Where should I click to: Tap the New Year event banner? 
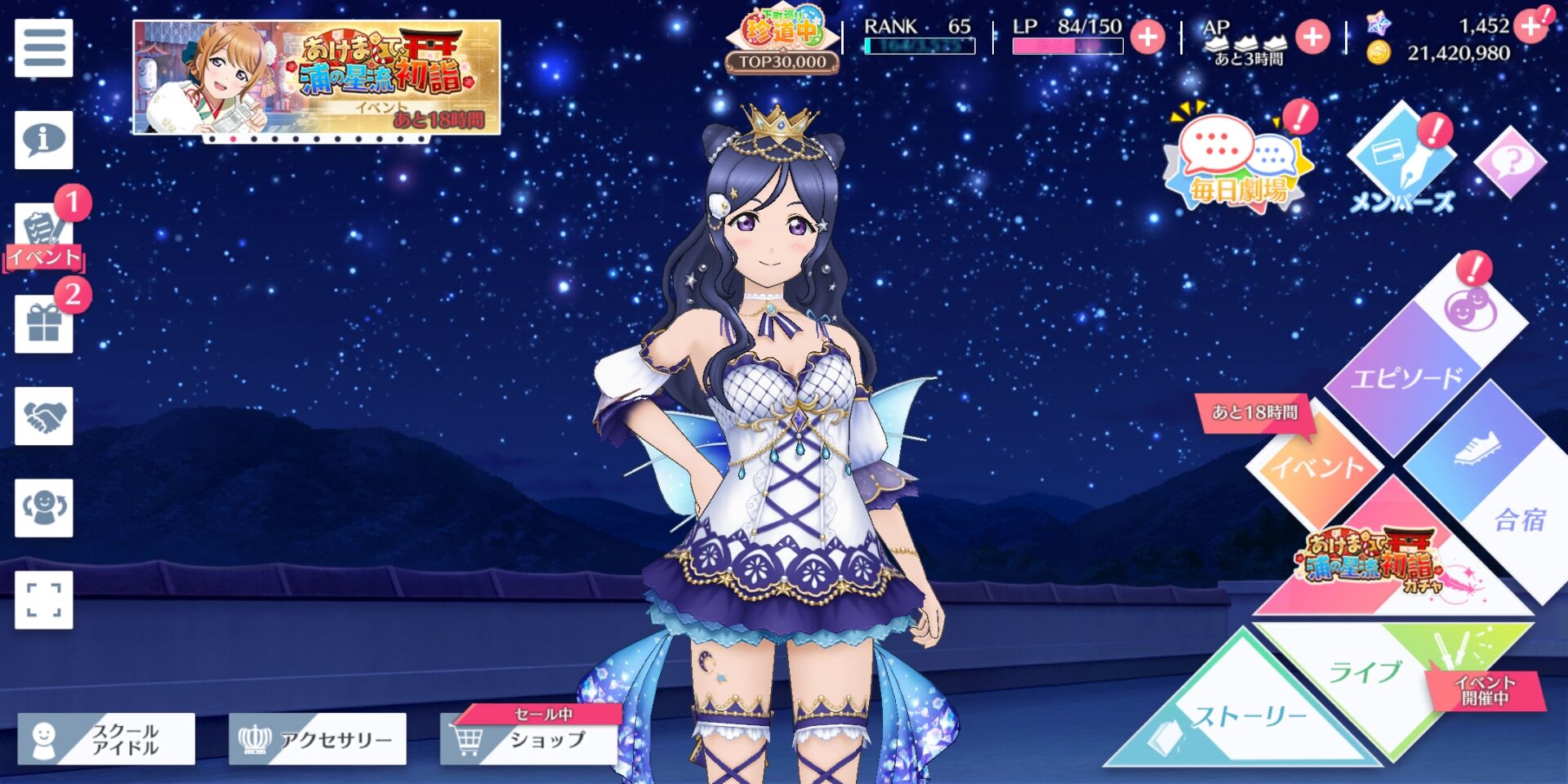click(317, 78)
